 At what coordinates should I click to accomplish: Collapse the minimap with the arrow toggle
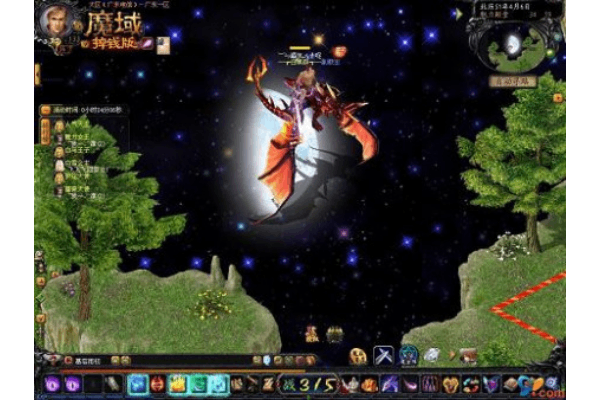click(459, 14)
